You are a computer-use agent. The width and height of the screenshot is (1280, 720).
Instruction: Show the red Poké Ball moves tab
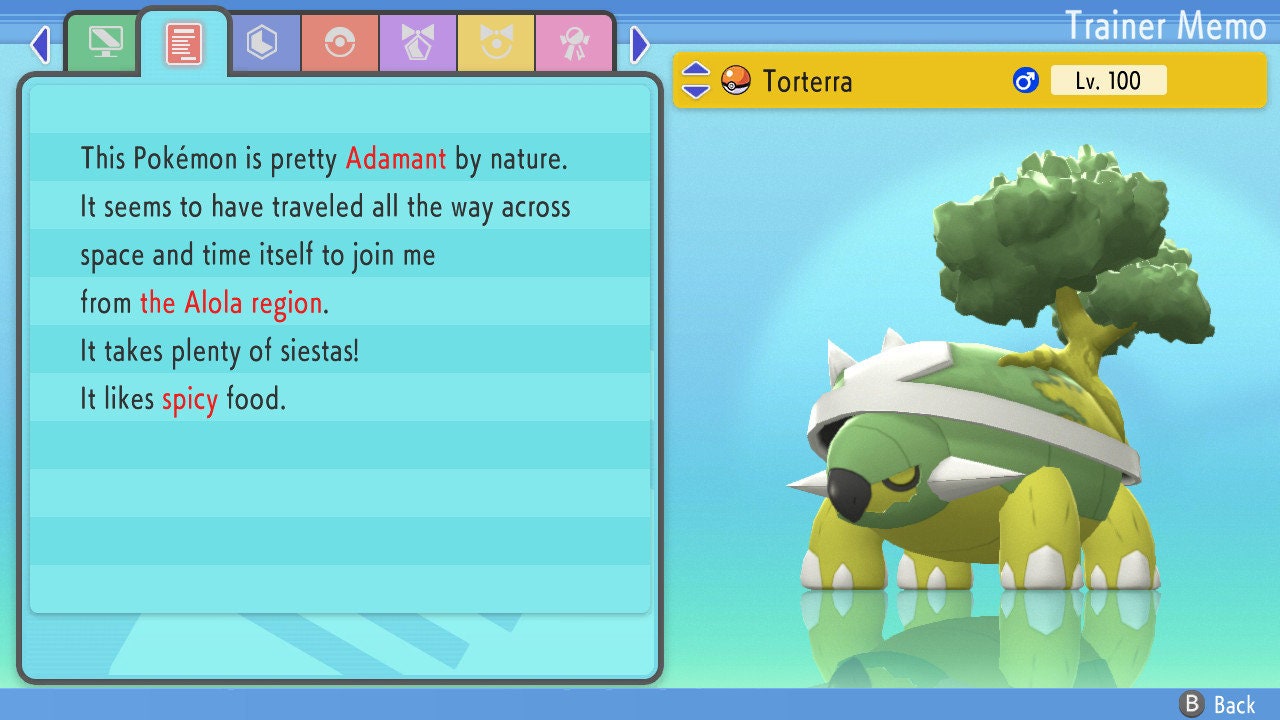340,43
